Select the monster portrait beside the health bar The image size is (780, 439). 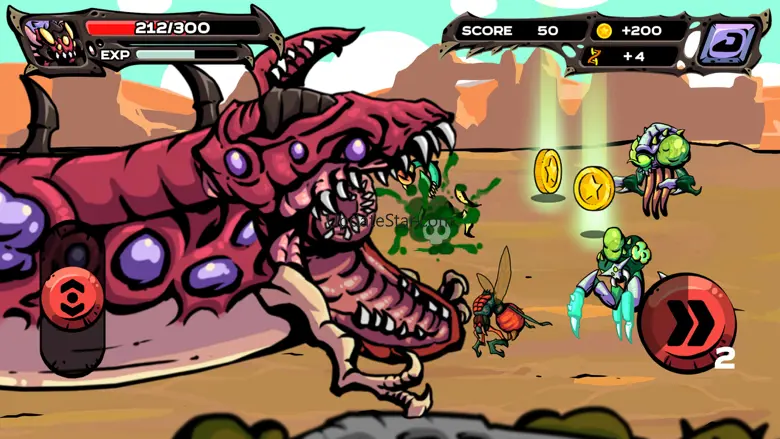tap(52, 42)
